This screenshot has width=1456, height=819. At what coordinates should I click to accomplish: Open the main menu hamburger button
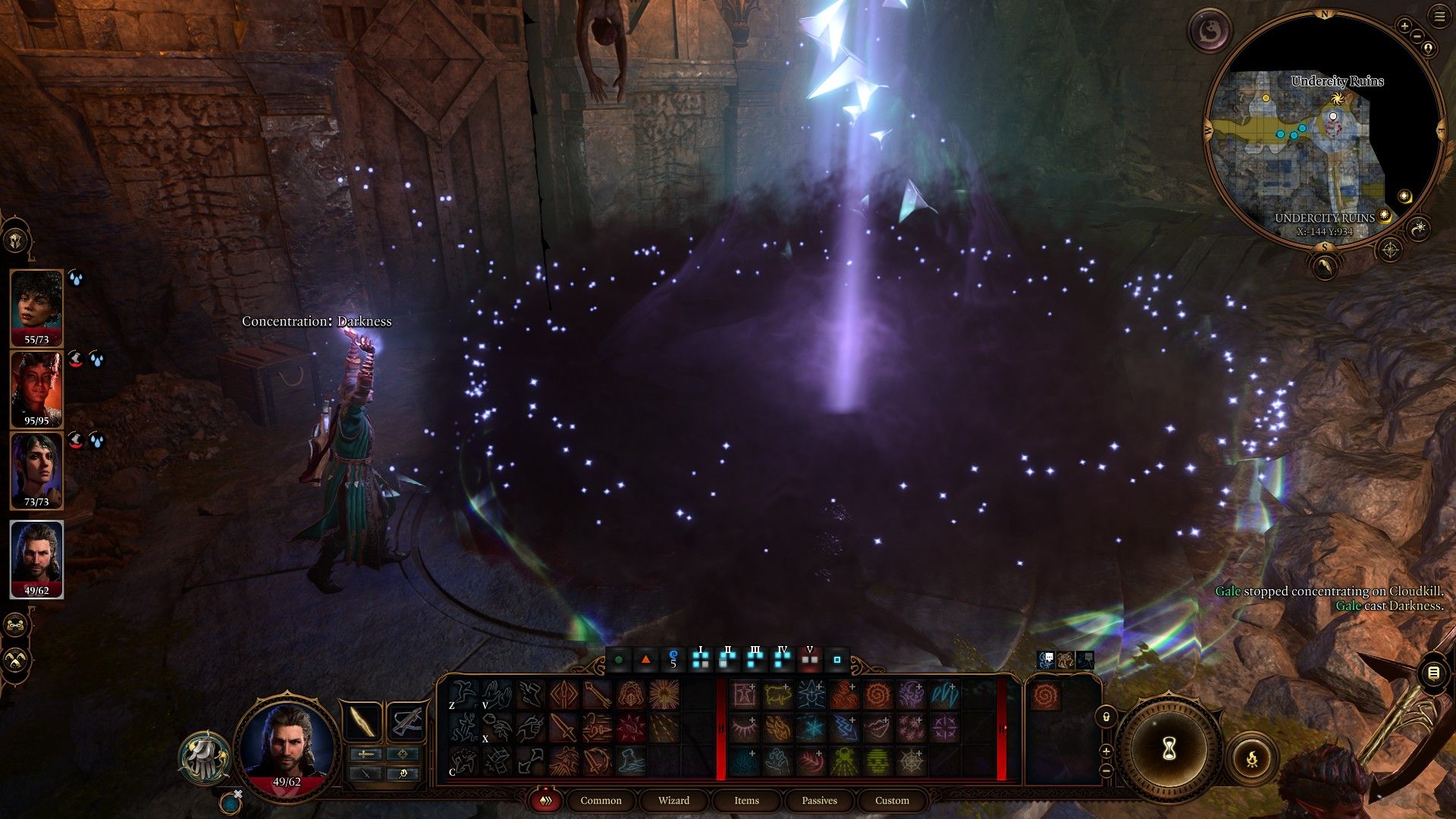(x=1439, y=16)
